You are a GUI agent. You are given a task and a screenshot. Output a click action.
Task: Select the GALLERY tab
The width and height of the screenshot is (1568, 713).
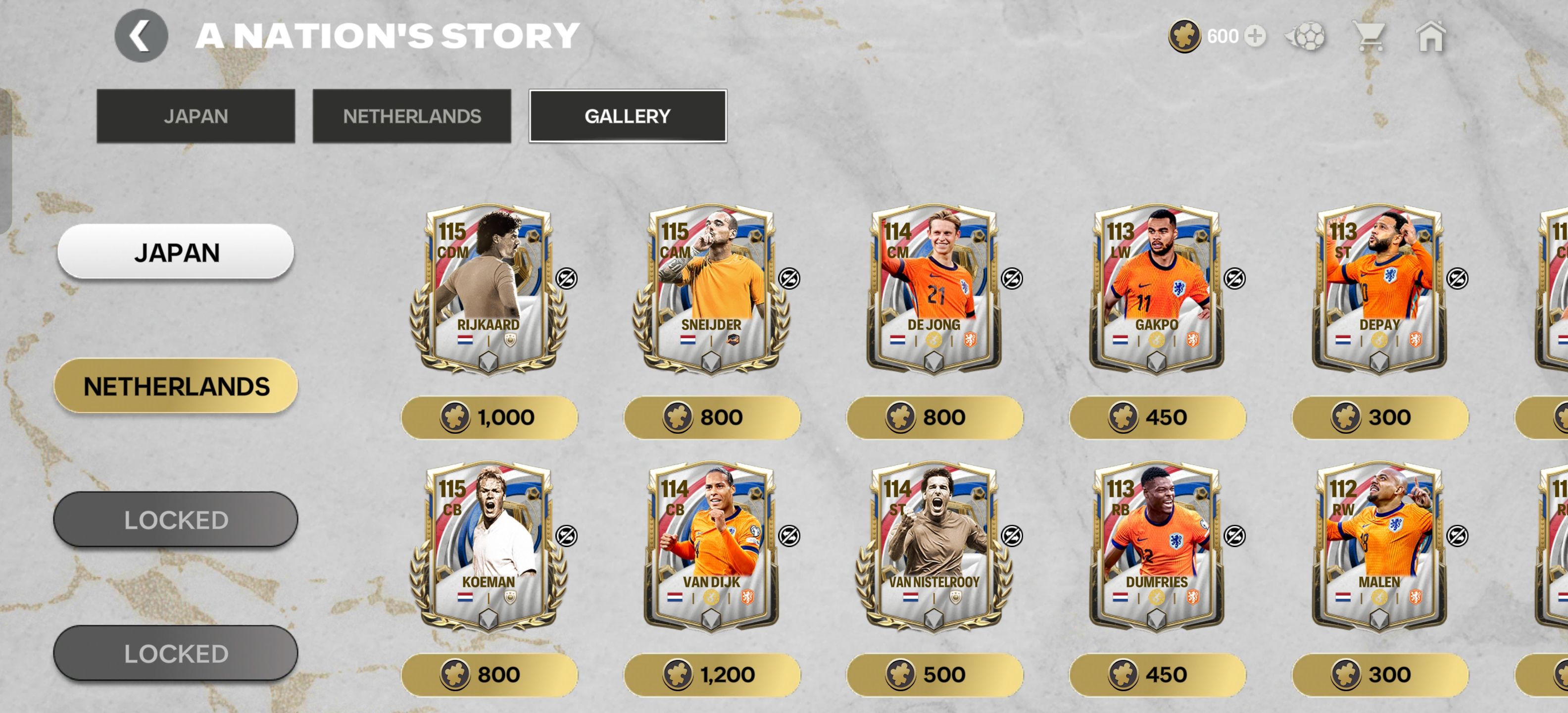pyautogui.click(x=627, y=116)
